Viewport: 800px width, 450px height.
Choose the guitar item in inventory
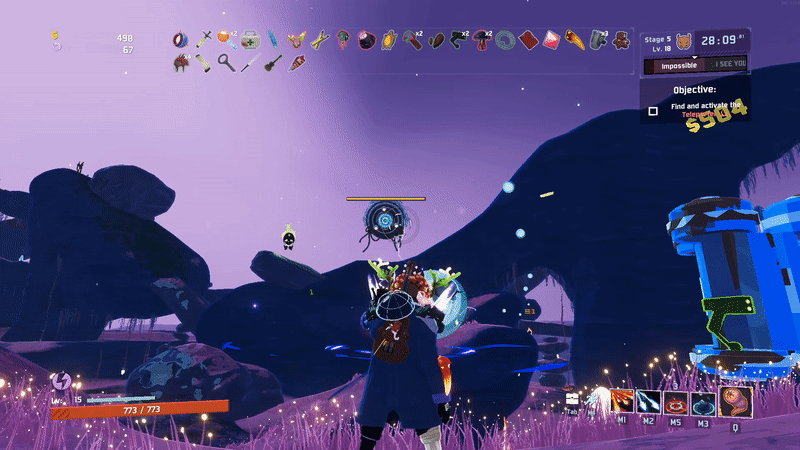[271, 63]
